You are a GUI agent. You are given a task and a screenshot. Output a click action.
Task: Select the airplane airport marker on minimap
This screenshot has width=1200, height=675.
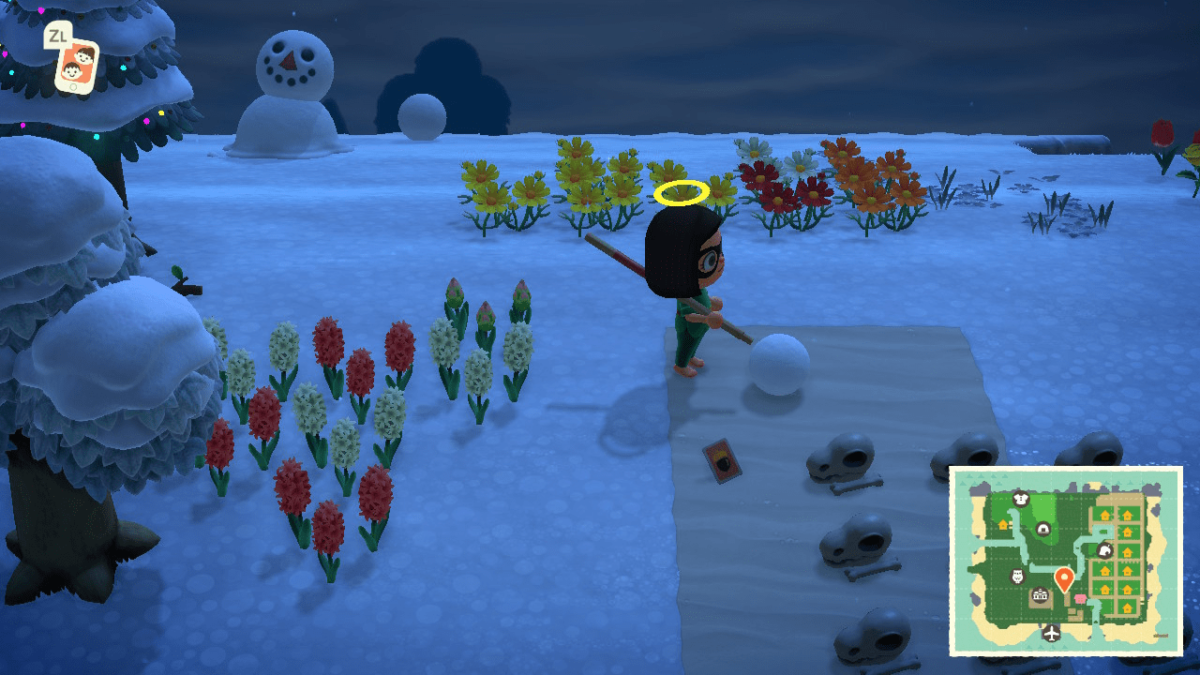coord(1051,632)
